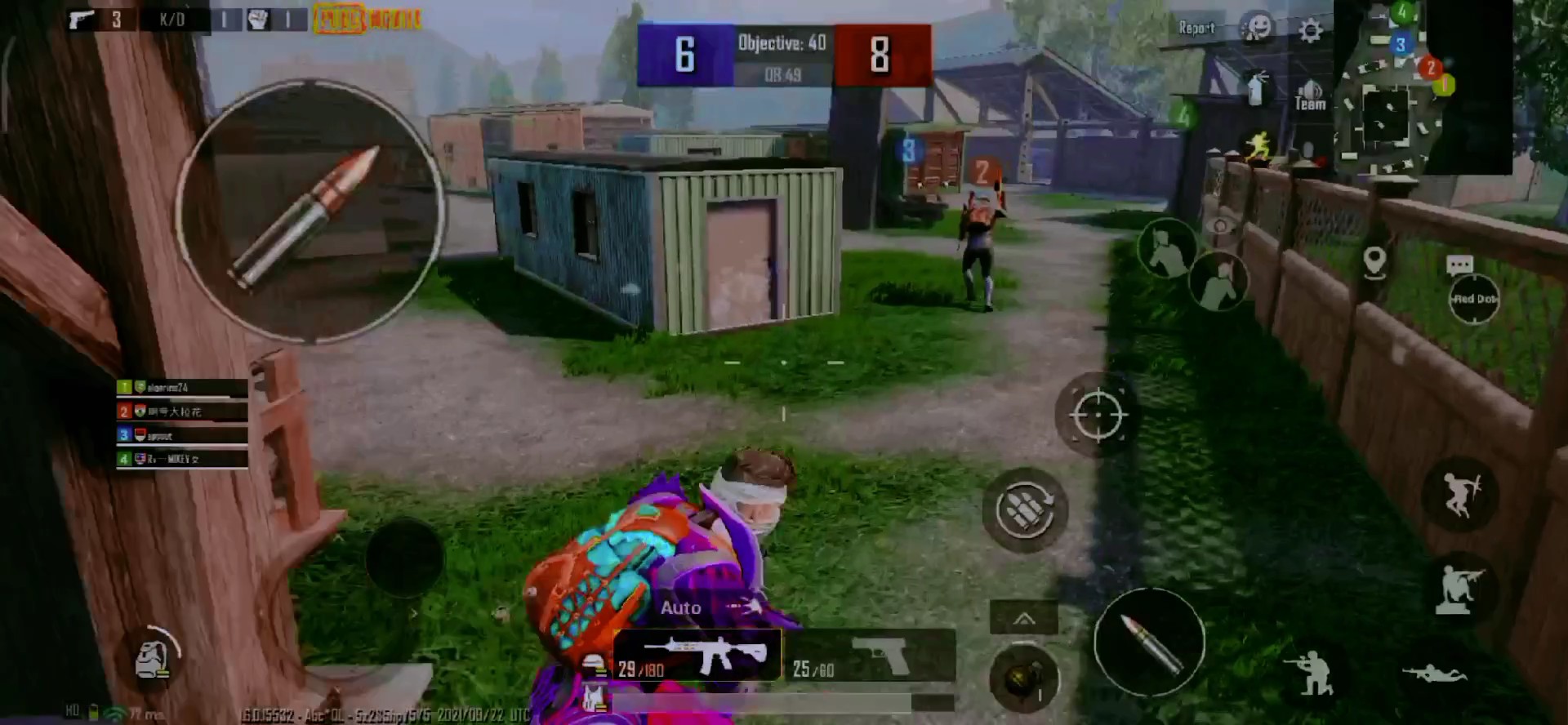Viewport: 1568px width, 725px height.
Task: Click the Report button
Action: (x=1196, y=29)
